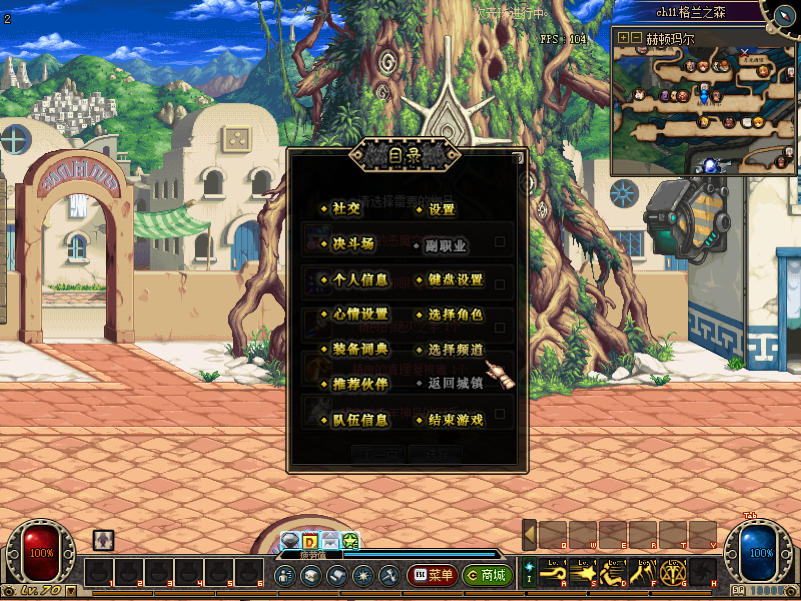This screenshot has height=601, width=801.
Task: Zoom in the minimap with plus button
Action: click(x=623, y=38)
